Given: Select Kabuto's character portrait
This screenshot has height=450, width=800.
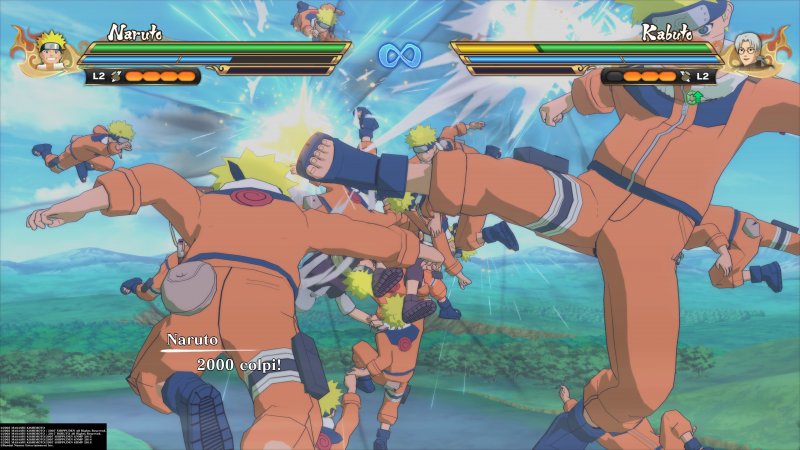Looking at the screenshot, I should pos(753,52).
